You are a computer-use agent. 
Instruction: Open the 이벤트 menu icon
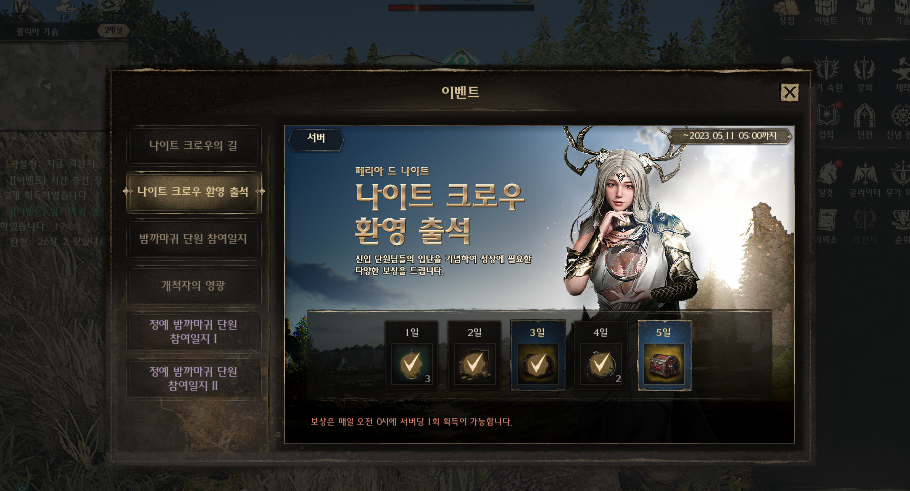coord(826,12)
